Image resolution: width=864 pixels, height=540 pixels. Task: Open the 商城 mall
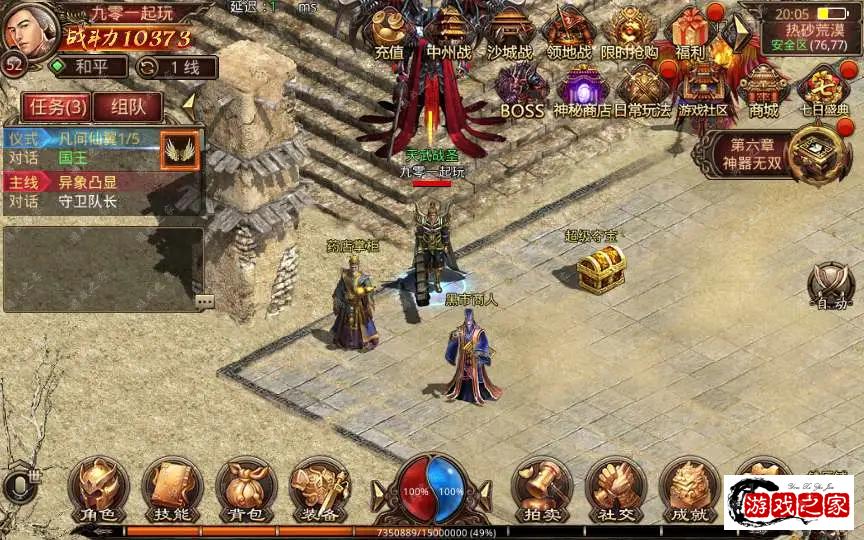pos(764,90)
